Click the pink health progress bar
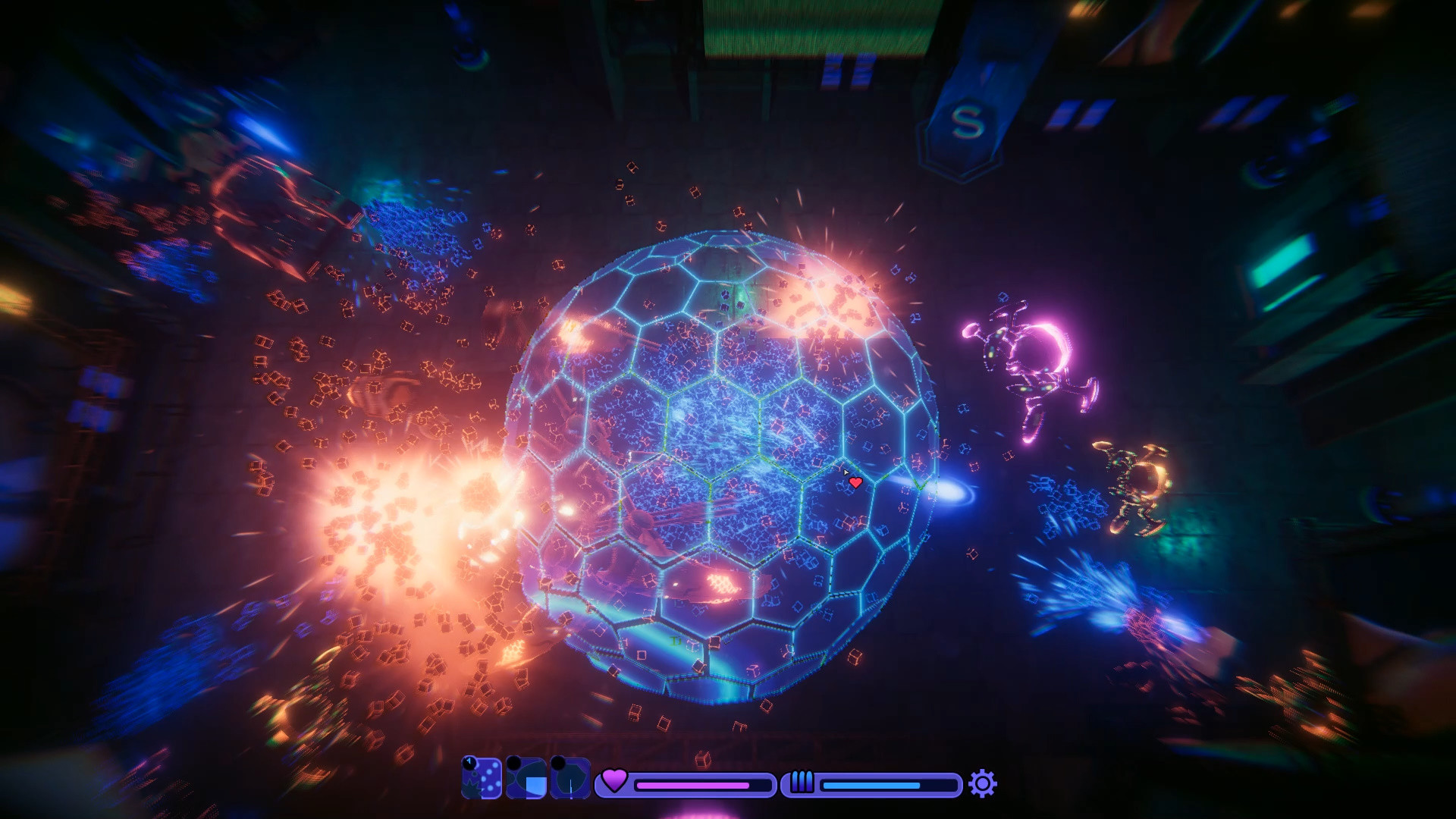The height and width of the screenshot is (819, 1456). 692,786
